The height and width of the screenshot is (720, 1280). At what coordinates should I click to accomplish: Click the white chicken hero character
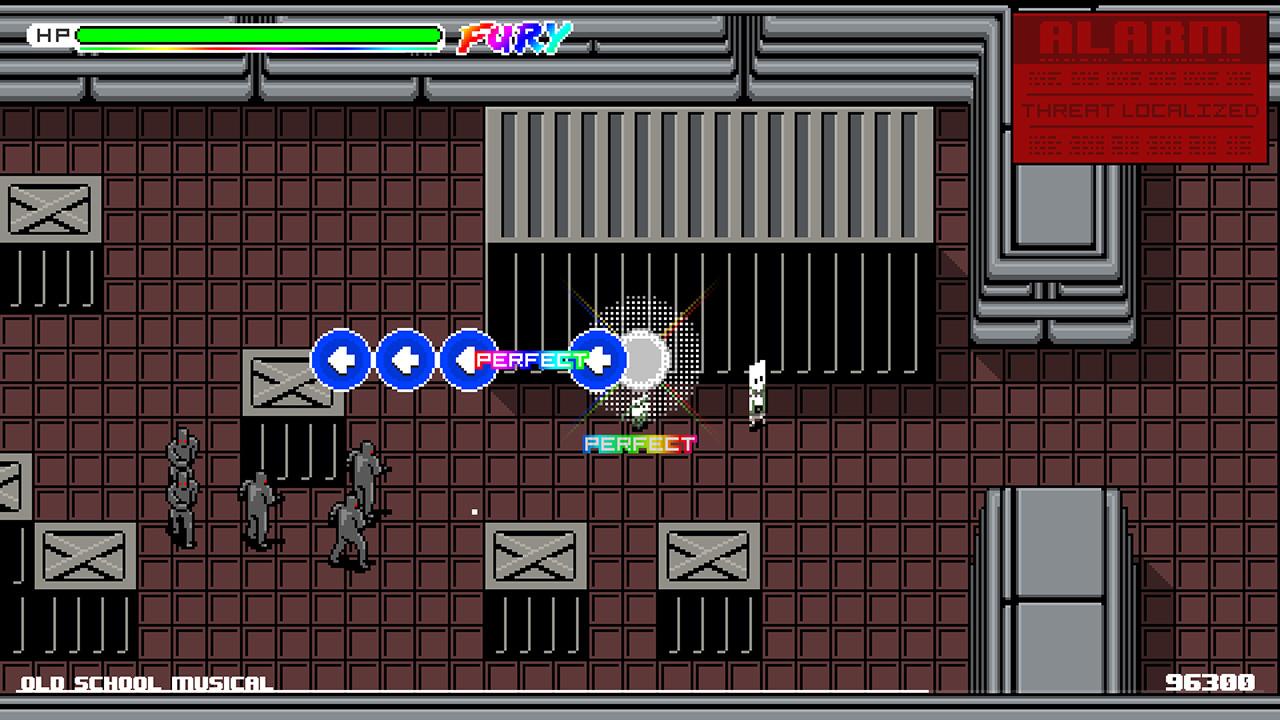(x=635, y=412)
